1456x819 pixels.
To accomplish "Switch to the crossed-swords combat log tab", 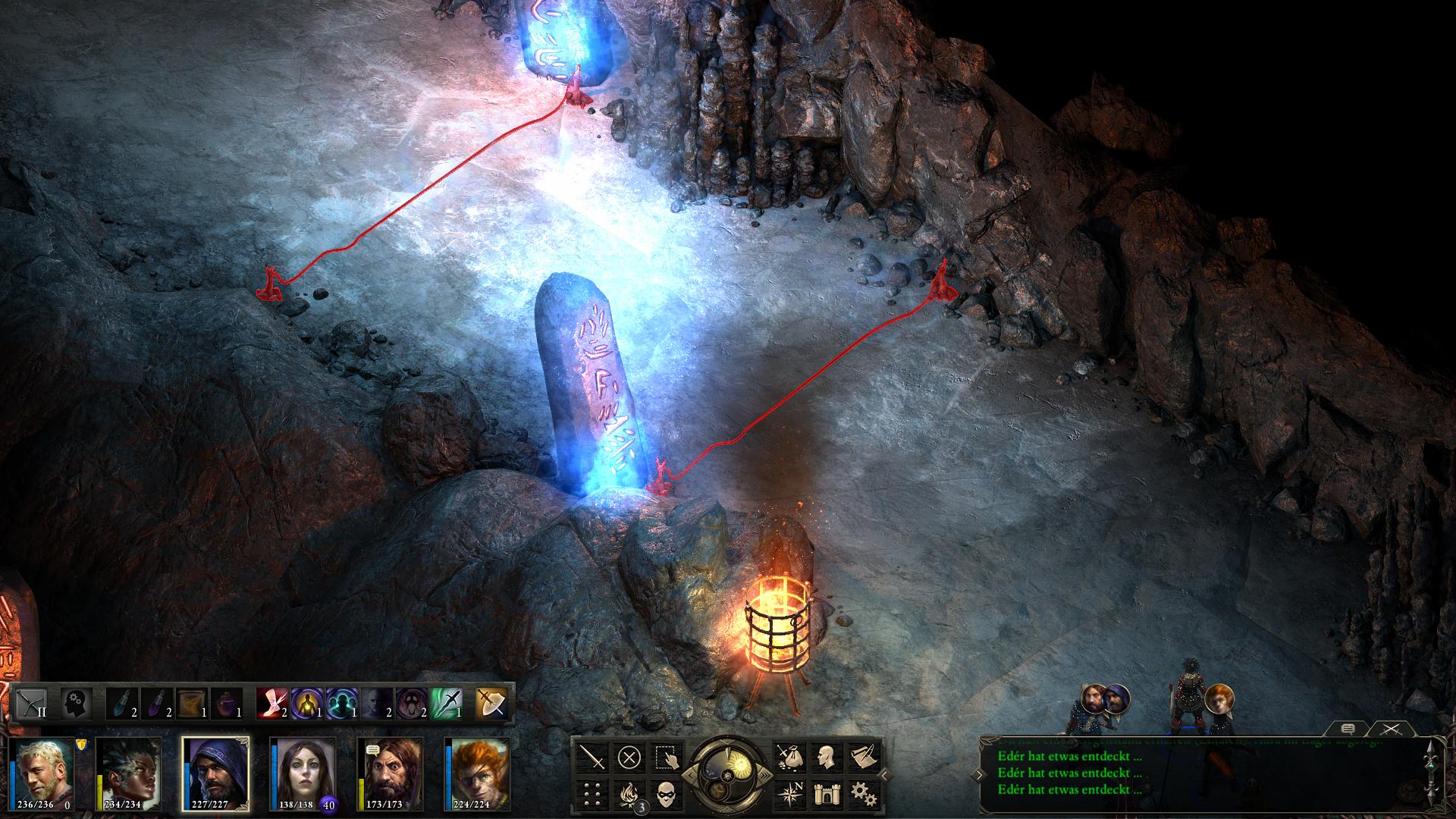I will (x=1389, y=729).
